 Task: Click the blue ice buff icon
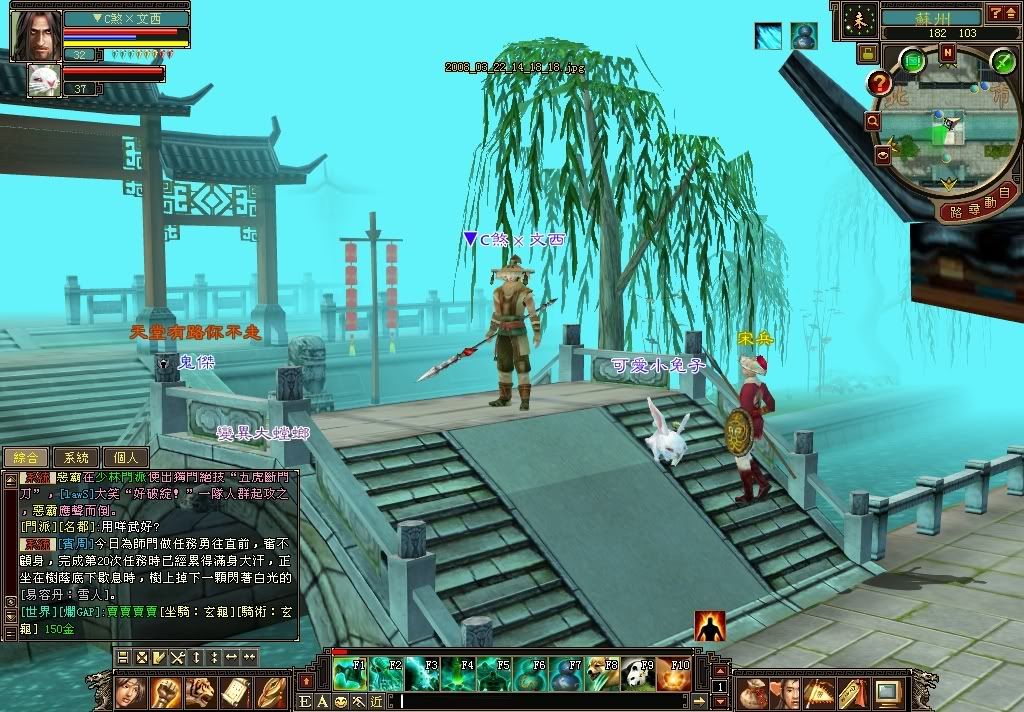pos(768,36)
